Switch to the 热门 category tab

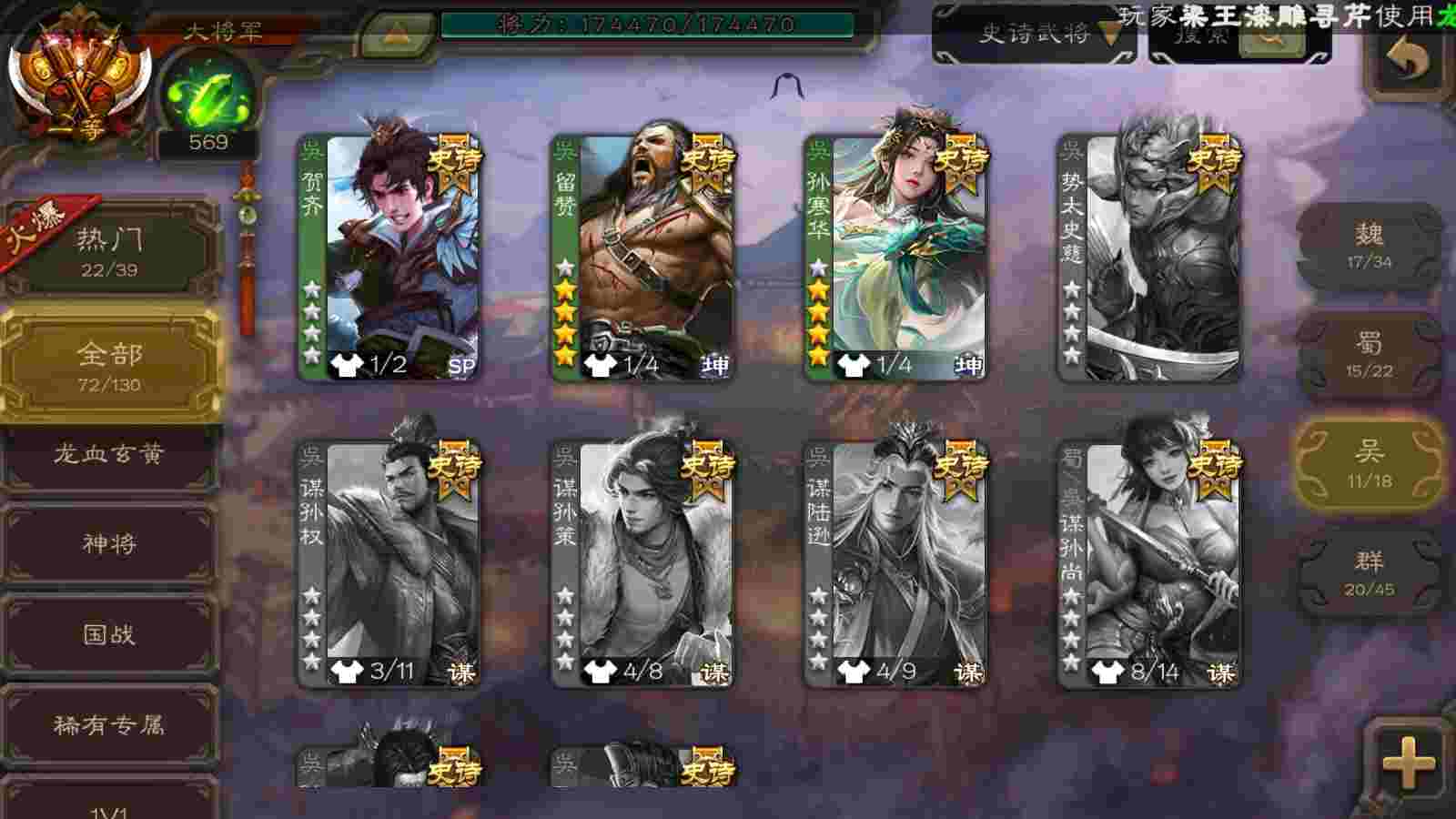(x=110, y=250)
